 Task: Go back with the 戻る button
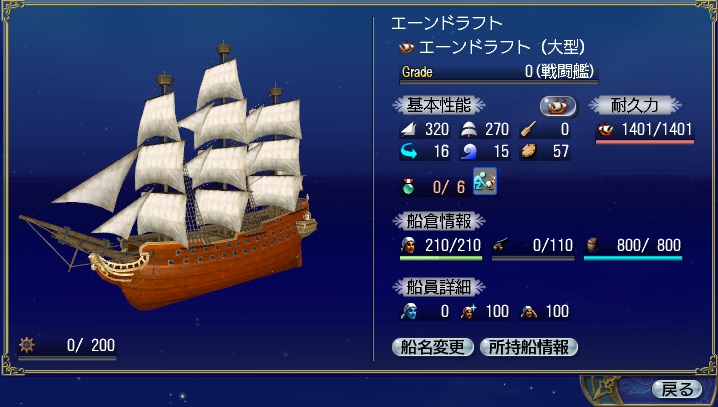point(676,388)
